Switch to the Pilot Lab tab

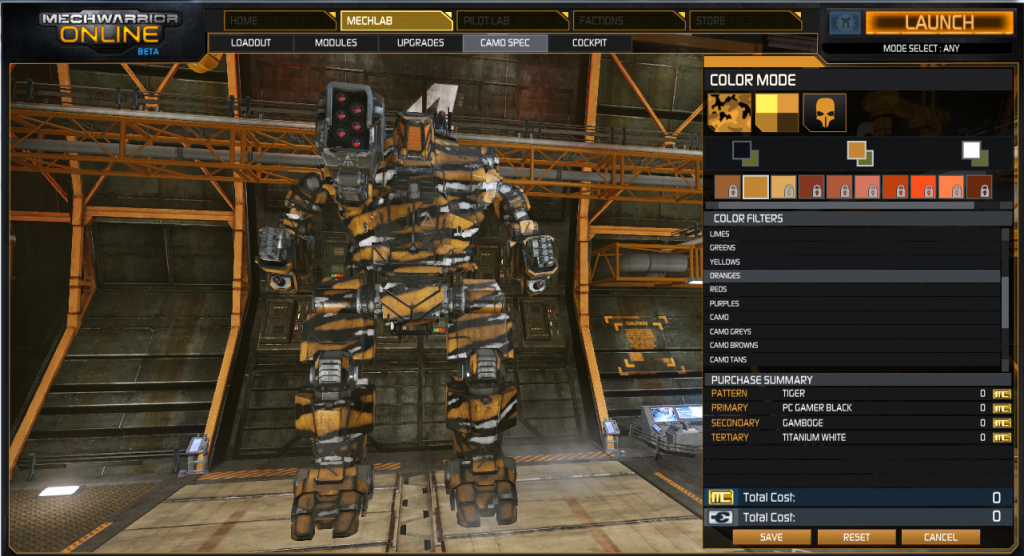(510, 20)
